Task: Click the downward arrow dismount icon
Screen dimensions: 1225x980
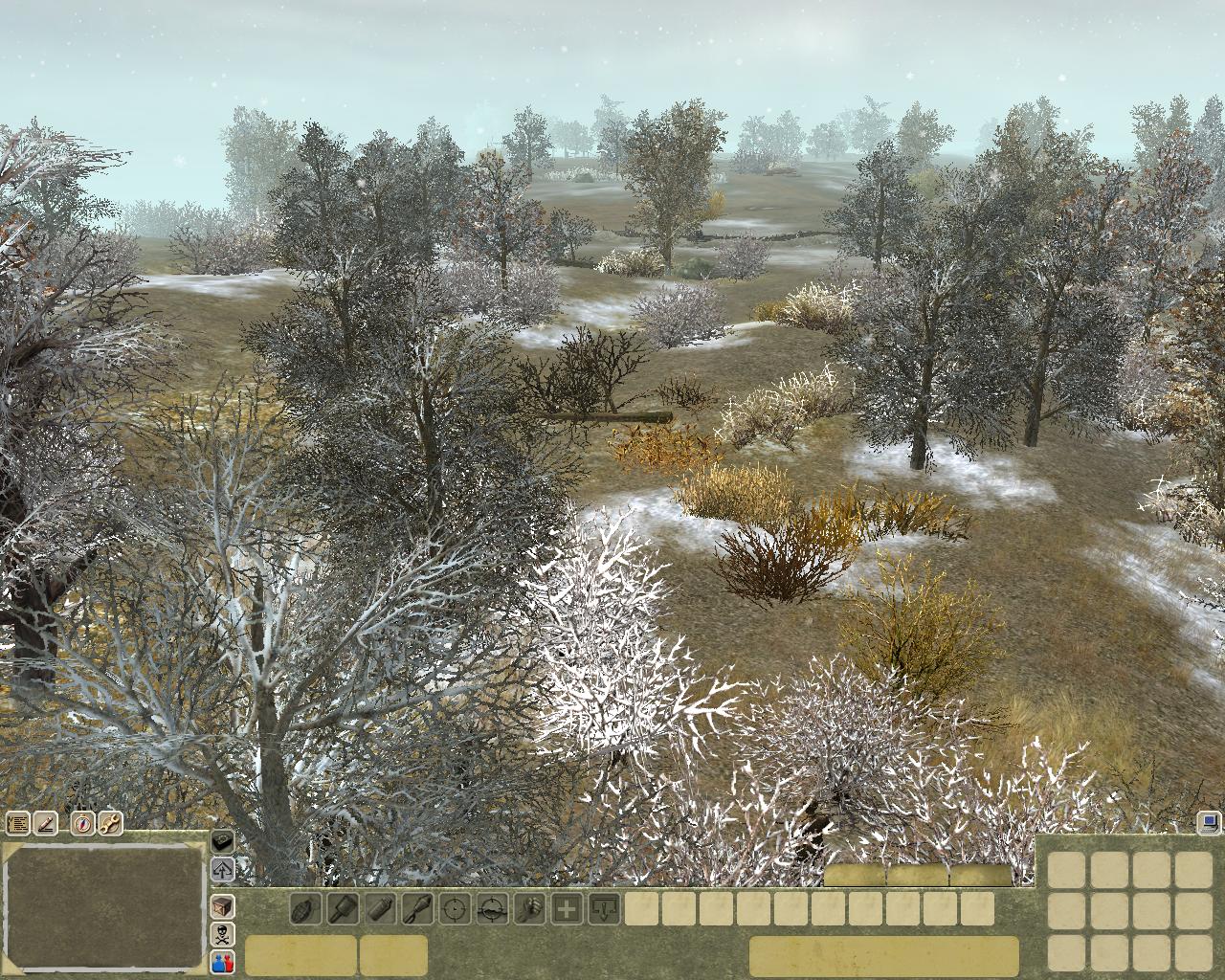Action: pyautogui.click(x=604, y=908)
